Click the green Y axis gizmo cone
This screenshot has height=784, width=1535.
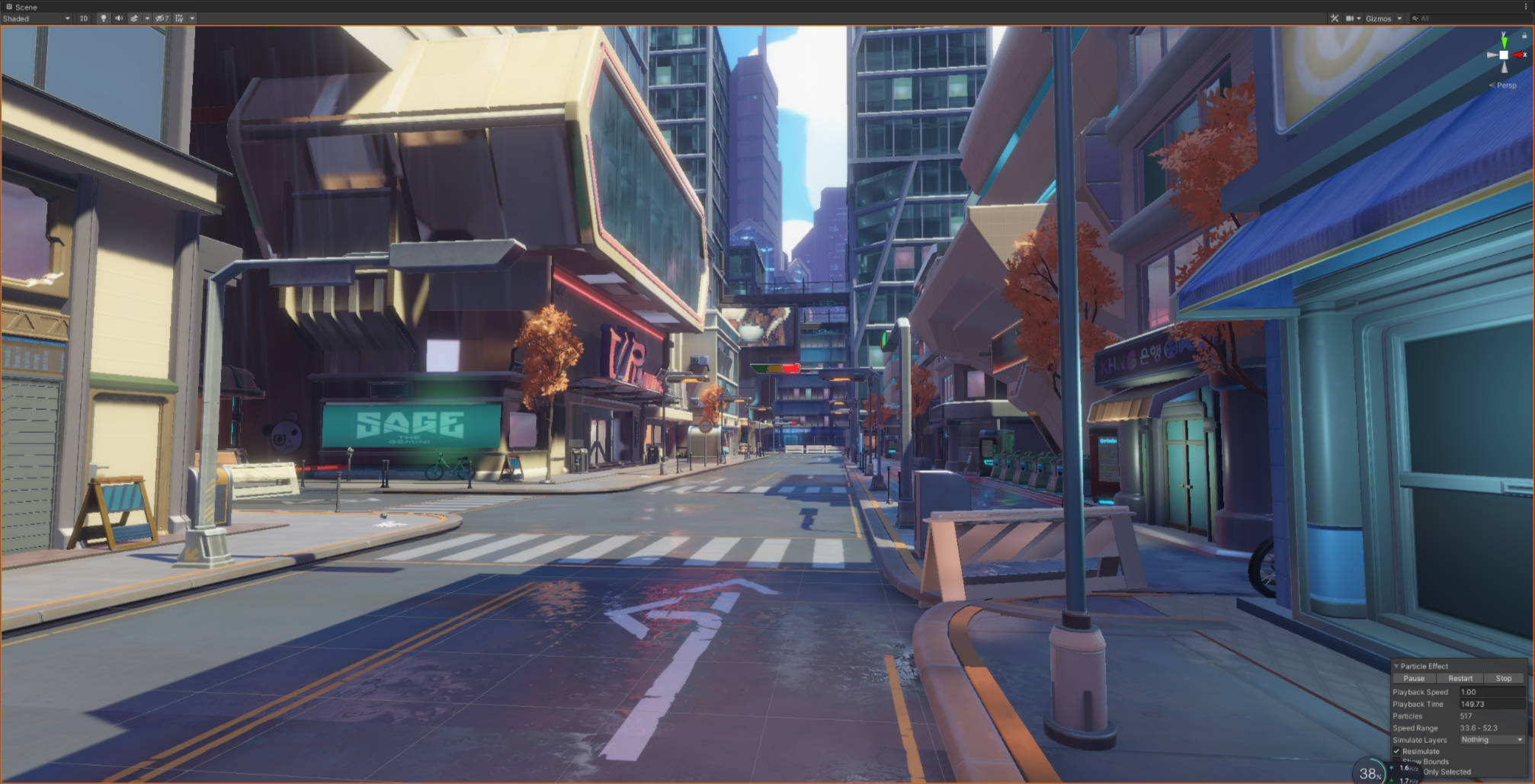click(1504, 40)
